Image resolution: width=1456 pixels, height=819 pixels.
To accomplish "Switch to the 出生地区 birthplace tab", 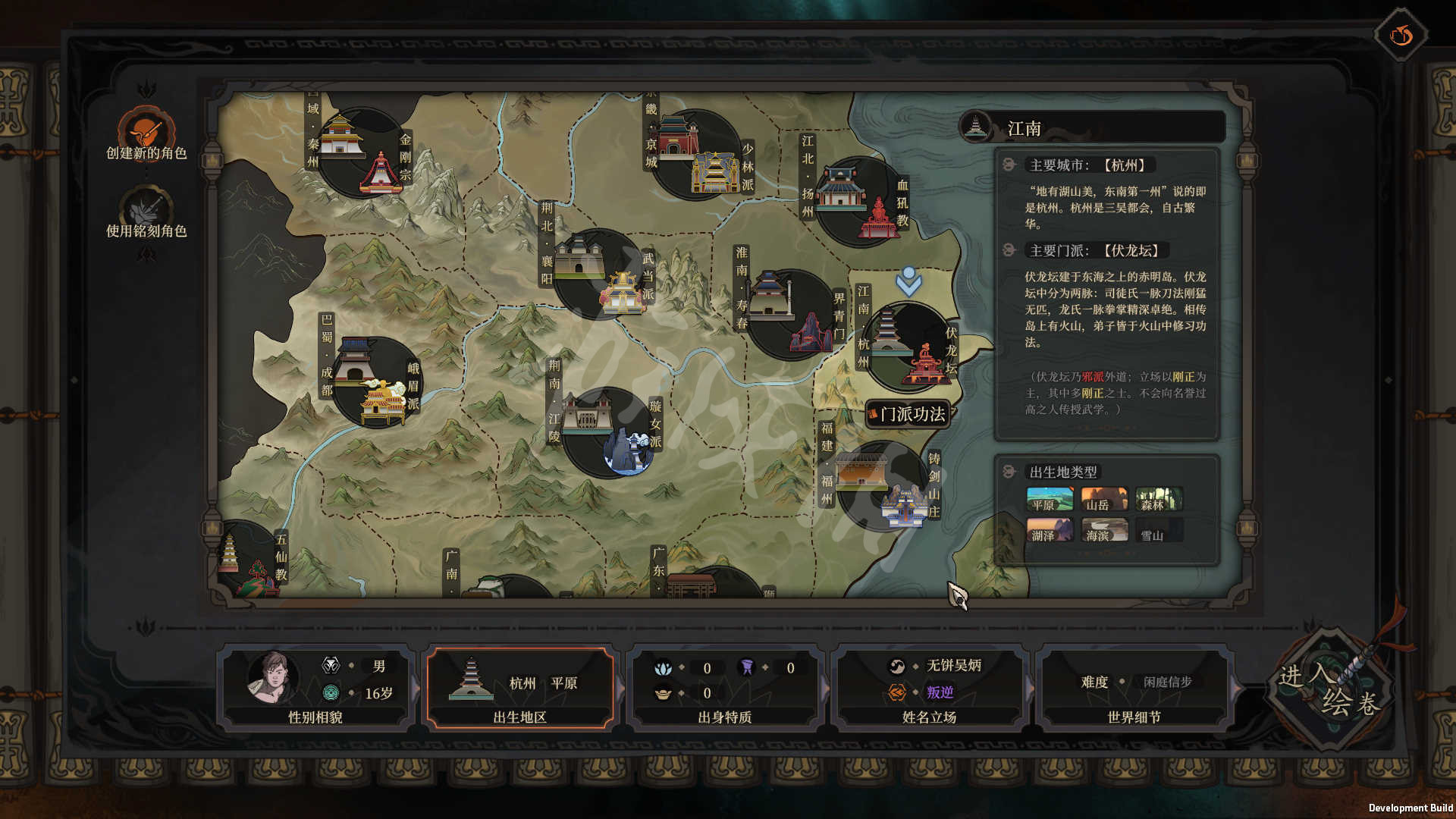I will pos(520,688).
